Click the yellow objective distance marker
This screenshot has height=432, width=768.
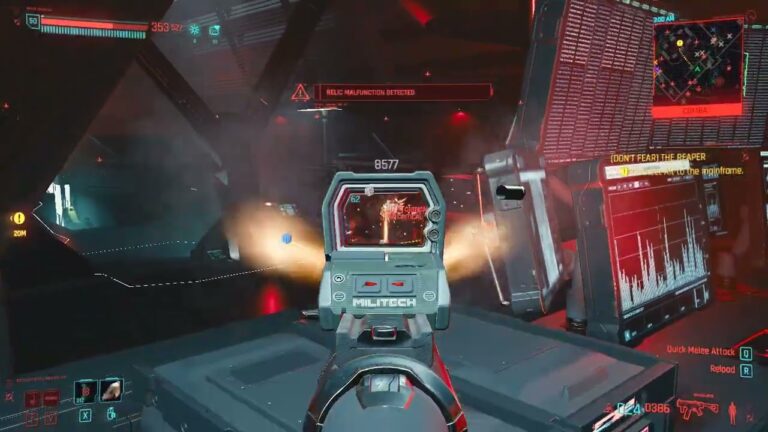[x=18, y=218]
